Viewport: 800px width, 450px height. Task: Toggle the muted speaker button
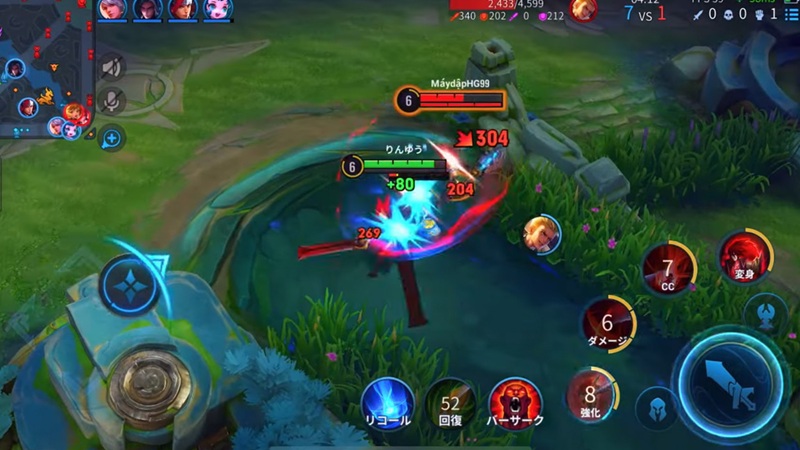[x=112, y=67]
